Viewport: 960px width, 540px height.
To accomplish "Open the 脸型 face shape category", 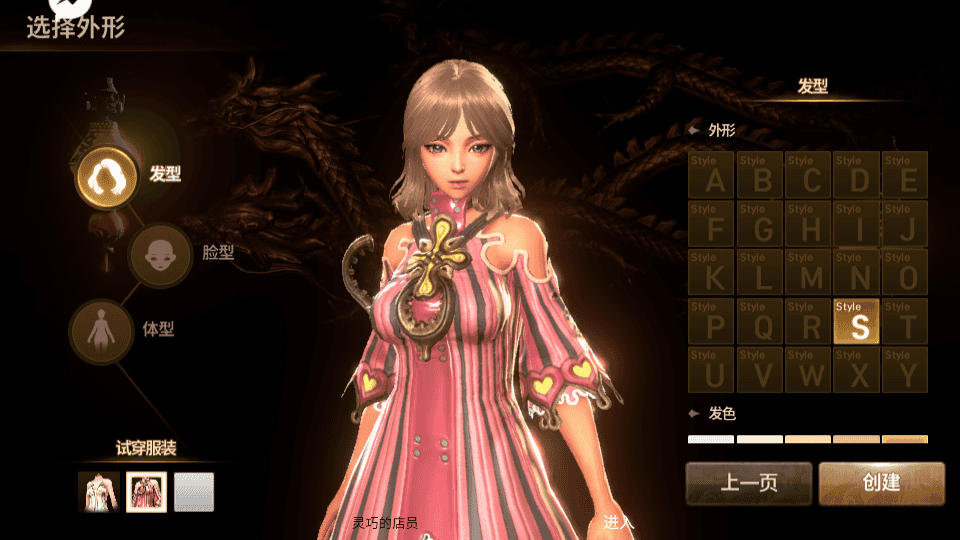I will (x=161, y=254).
